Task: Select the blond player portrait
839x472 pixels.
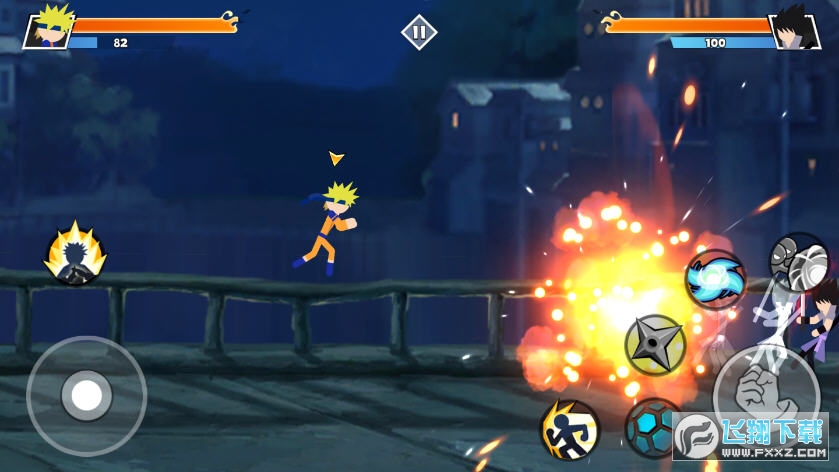Action: click(x=47, y=27)
